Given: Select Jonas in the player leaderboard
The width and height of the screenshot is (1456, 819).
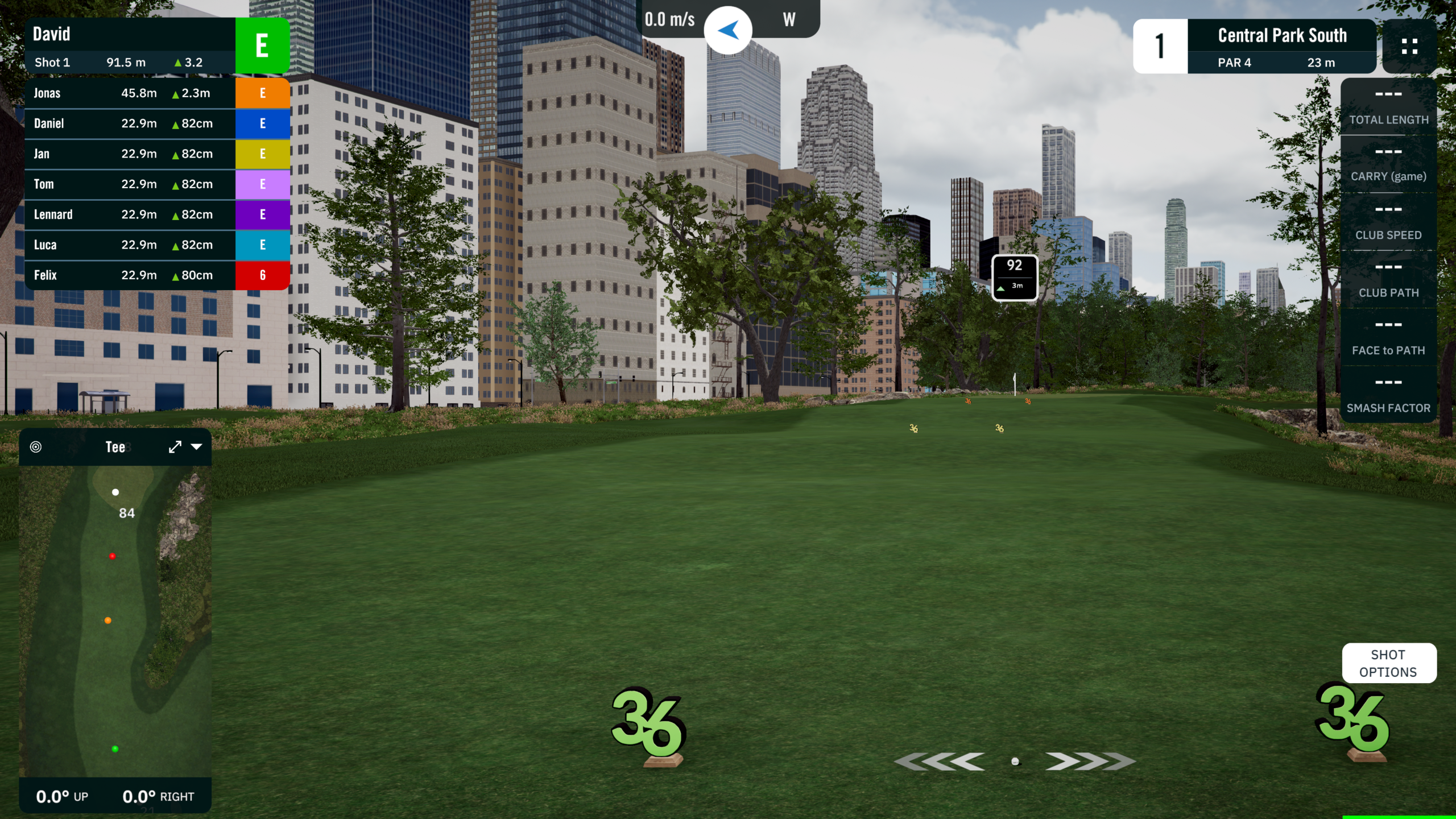Looking at the screenshot, I should 131,93.
